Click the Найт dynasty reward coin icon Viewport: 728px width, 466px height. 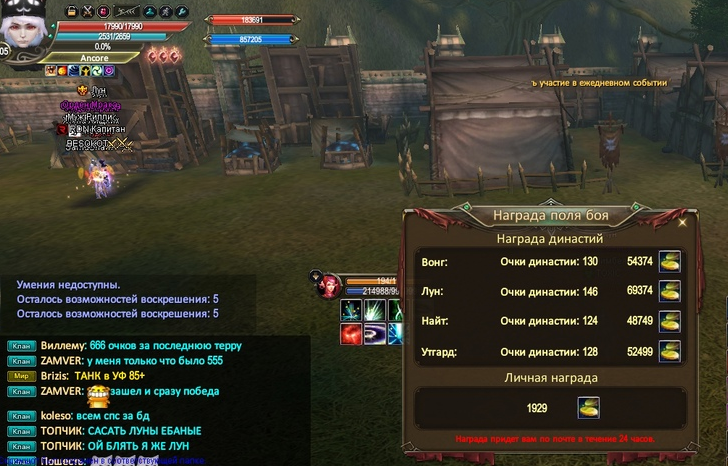[x=669, y=321]
